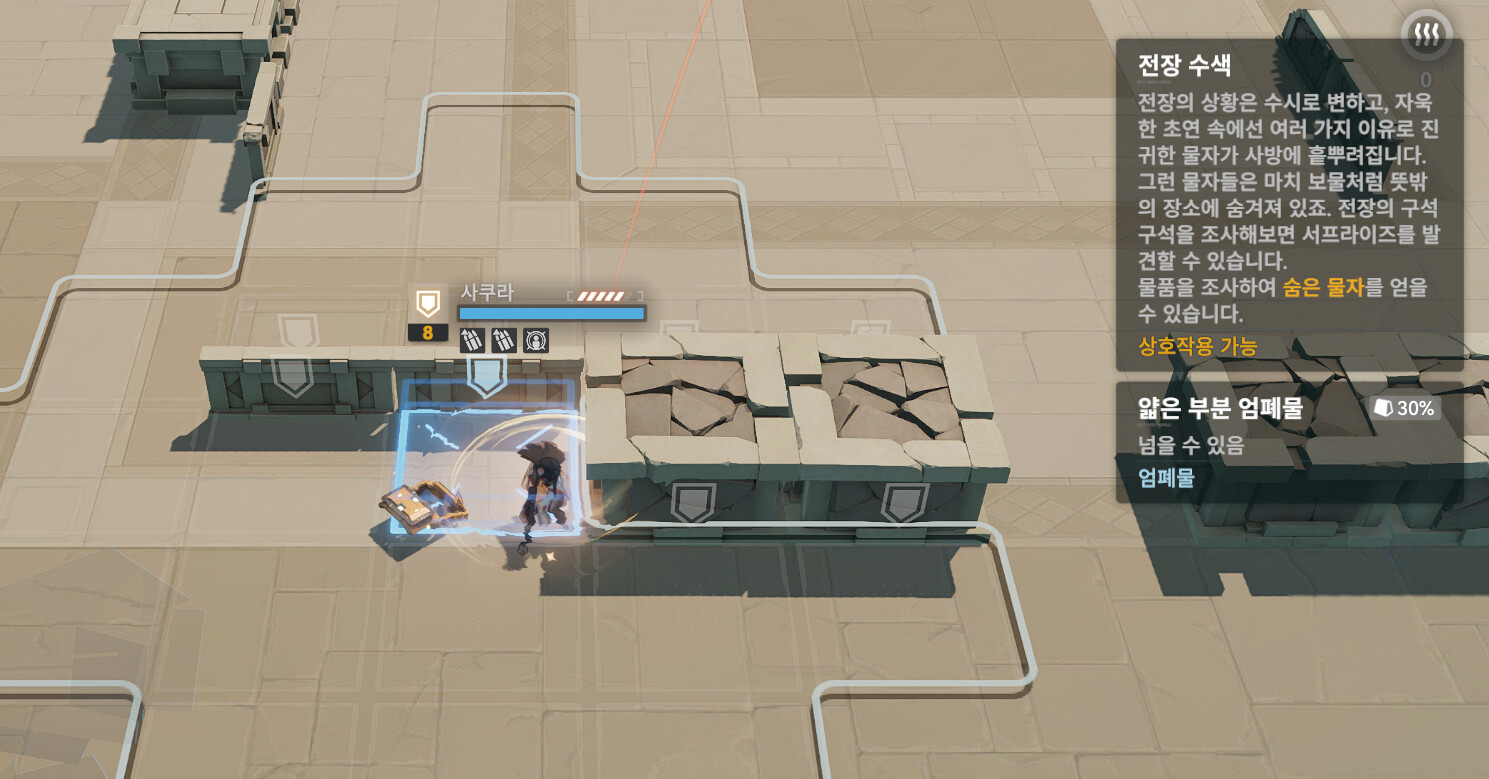Open the round wavy-lines icon button
Screen dimensions: 1489x779
click(x=1425, y=36)
